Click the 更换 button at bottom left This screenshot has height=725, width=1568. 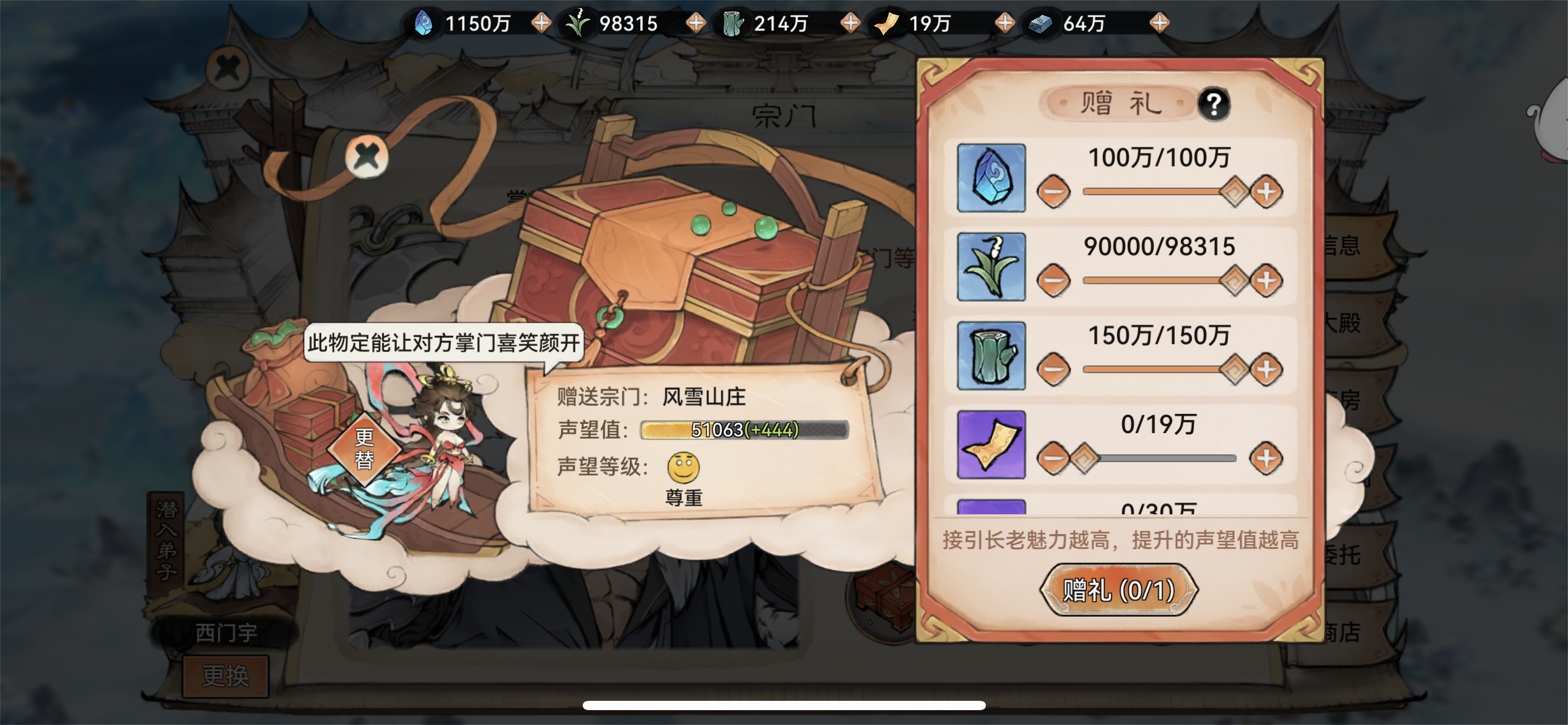click(224, 675)
